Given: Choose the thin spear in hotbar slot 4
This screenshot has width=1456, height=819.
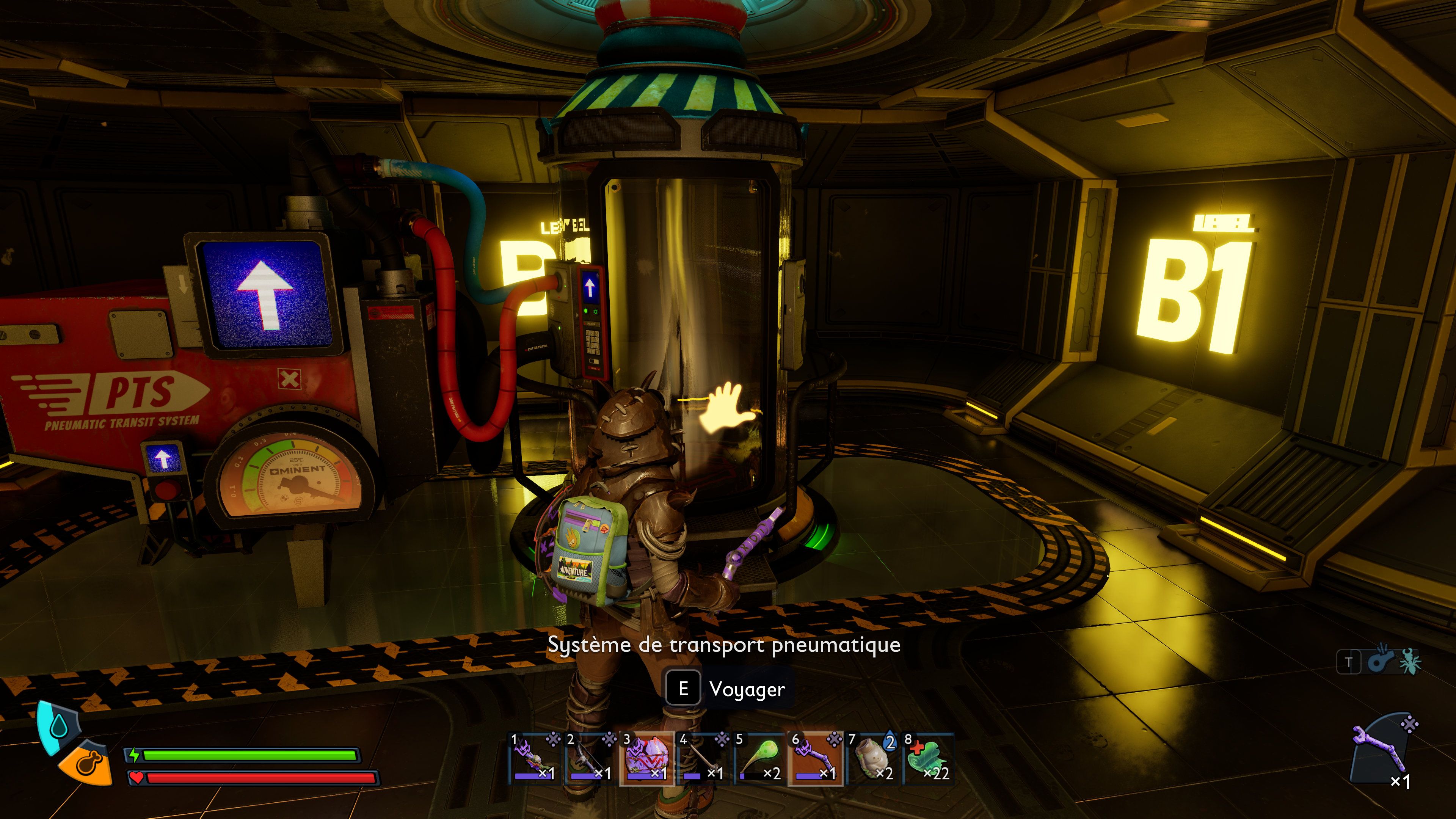Looking at the screenshot, I should (703, 758).
